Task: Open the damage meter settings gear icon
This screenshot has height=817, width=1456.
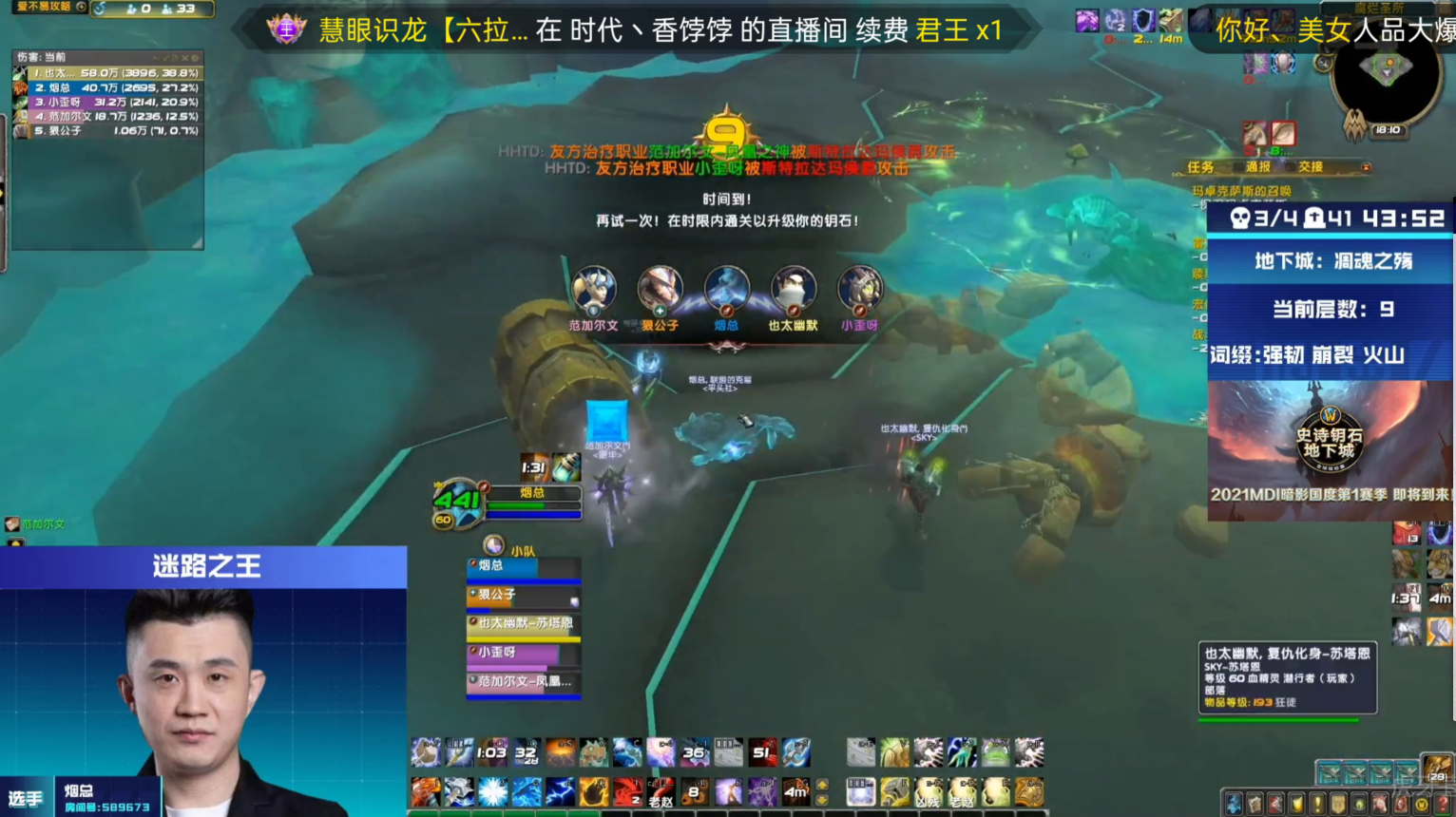Action: (x=194, y=58)
